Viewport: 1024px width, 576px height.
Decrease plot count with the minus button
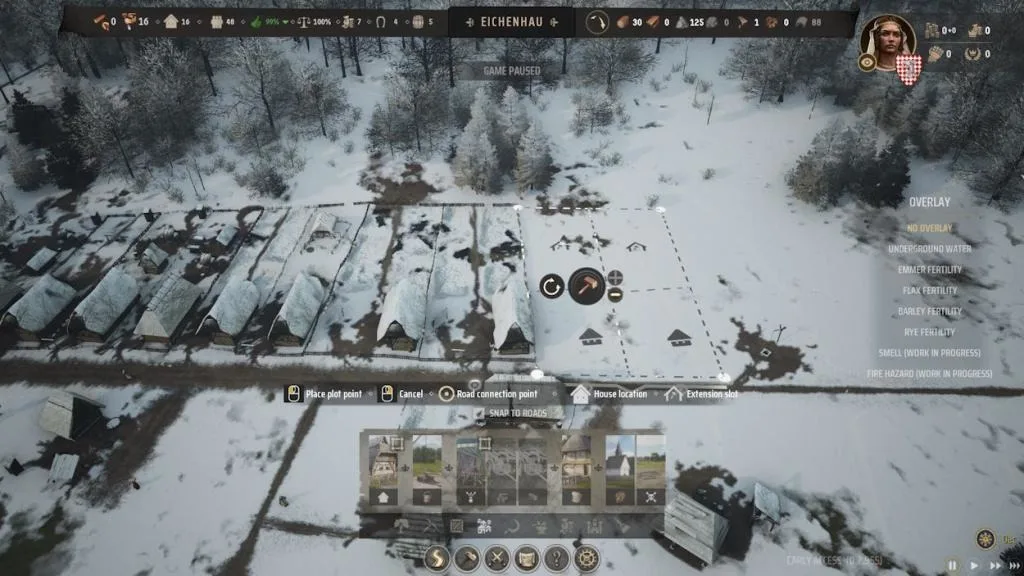coord(614,295)
